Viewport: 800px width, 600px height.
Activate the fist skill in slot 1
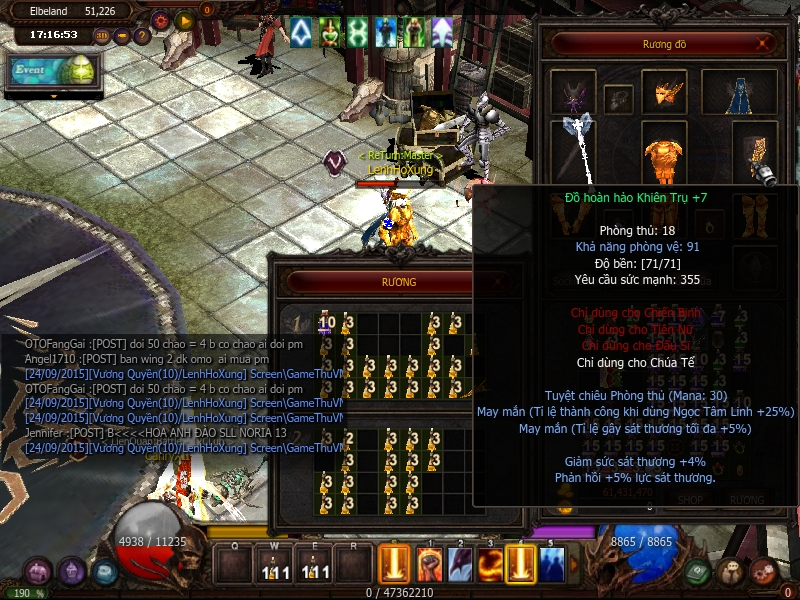(428, 564)
